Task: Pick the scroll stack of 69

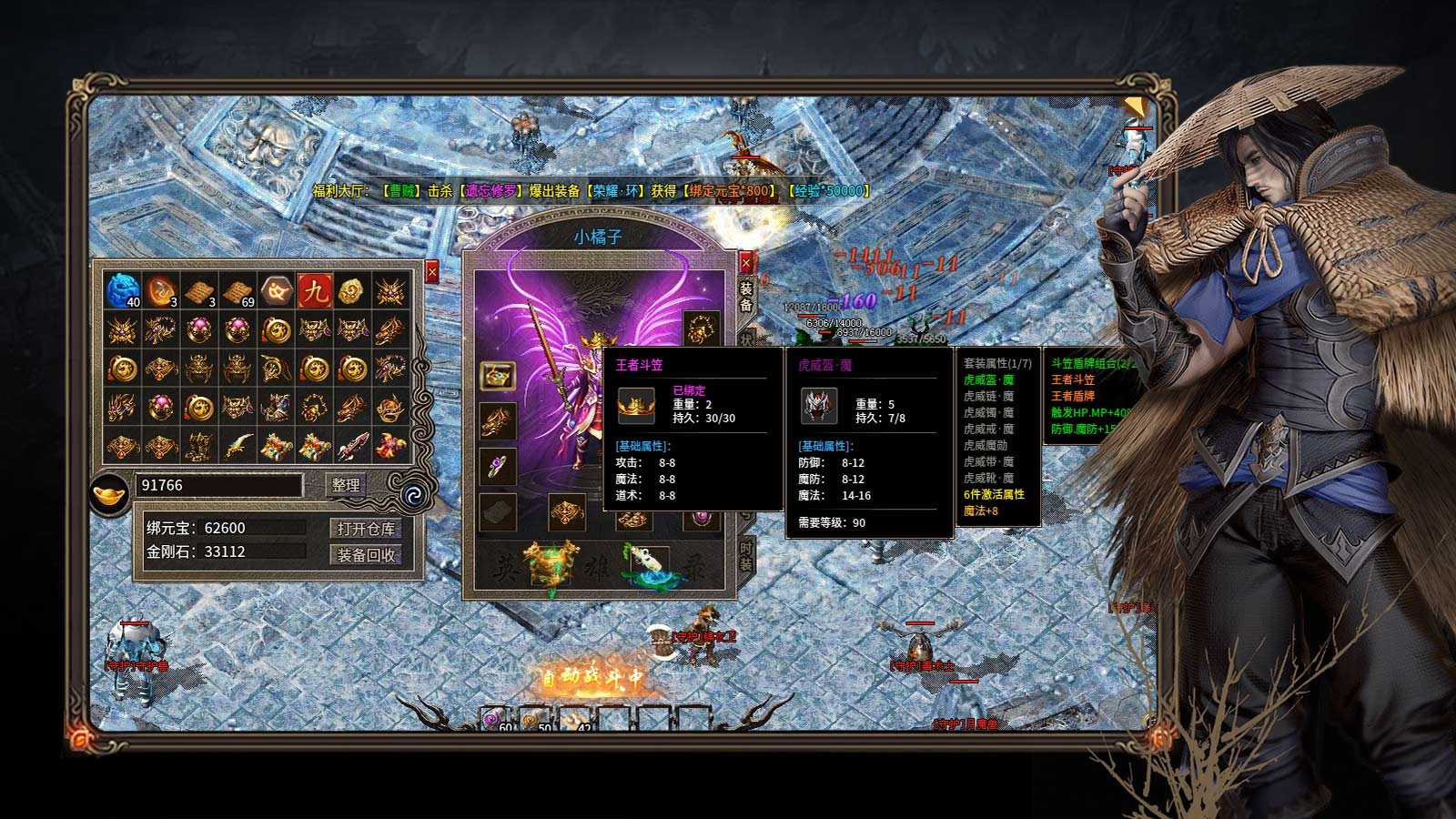Action: (238, 291)
